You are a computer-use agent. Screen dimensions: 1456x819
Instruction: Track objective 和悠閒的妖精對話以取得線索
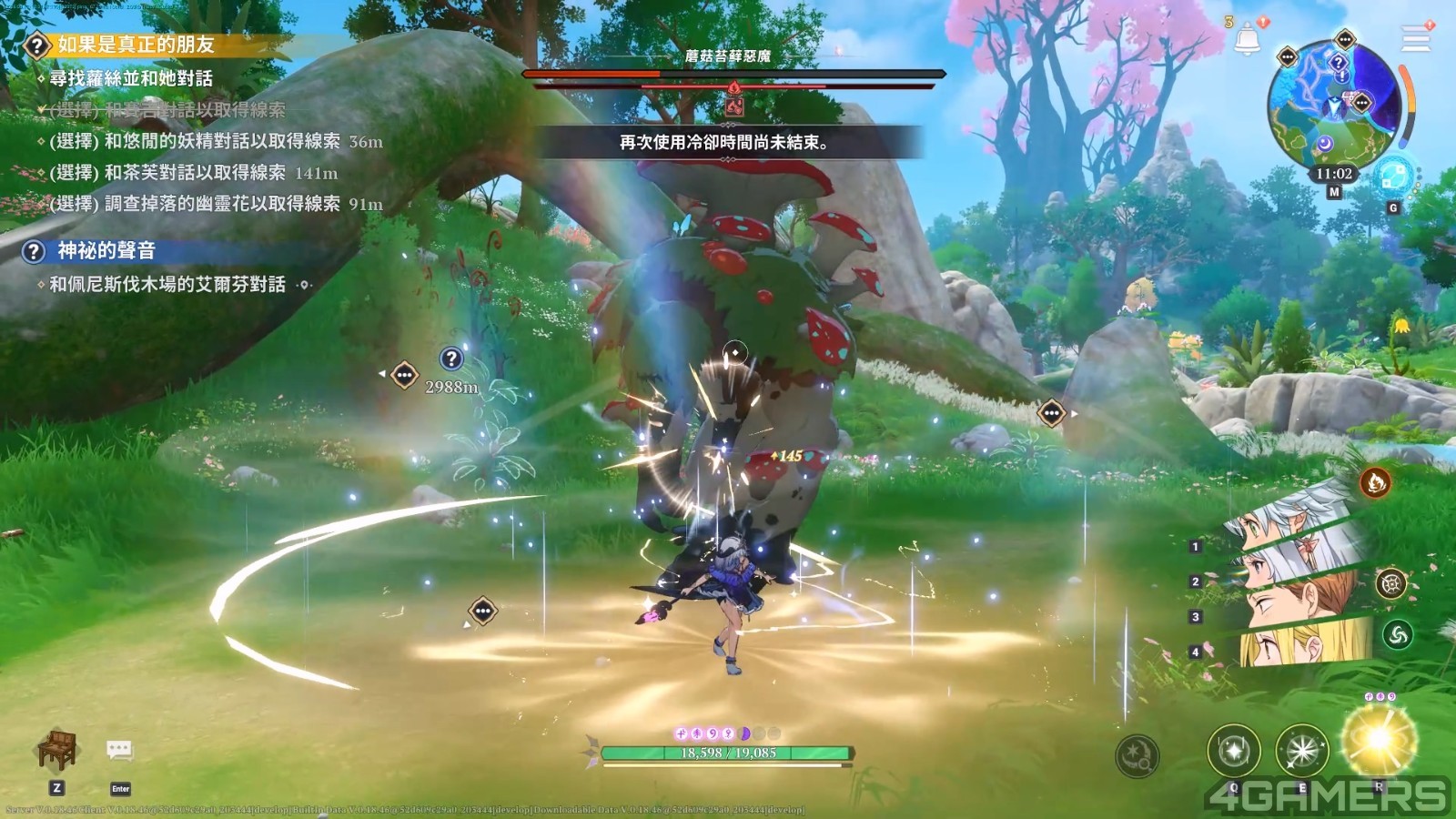click(x=195, y=141)
